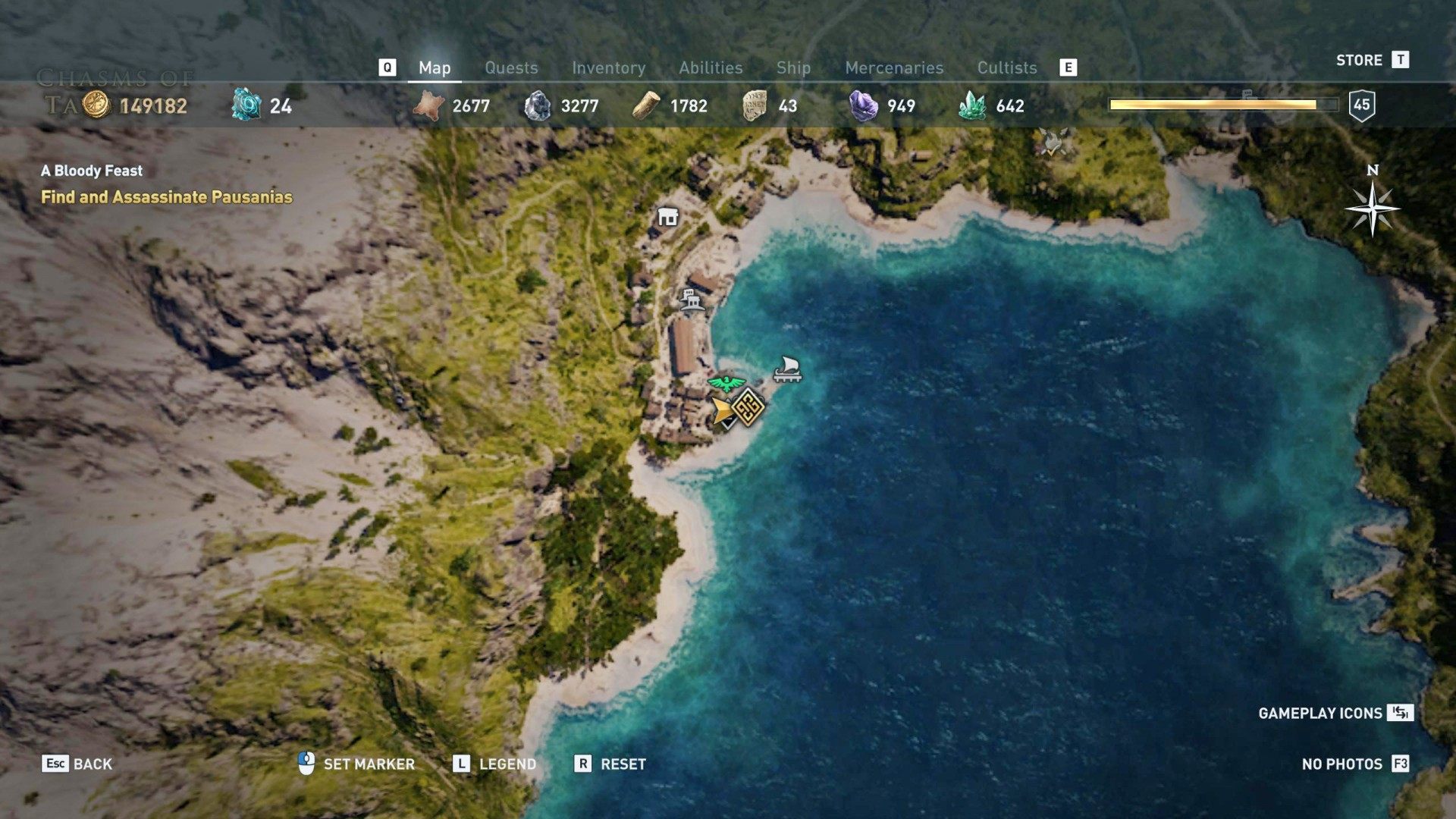Select the iron metal resource icon
This screenshot has width=1456, height=819.
[x=539, y=106]
